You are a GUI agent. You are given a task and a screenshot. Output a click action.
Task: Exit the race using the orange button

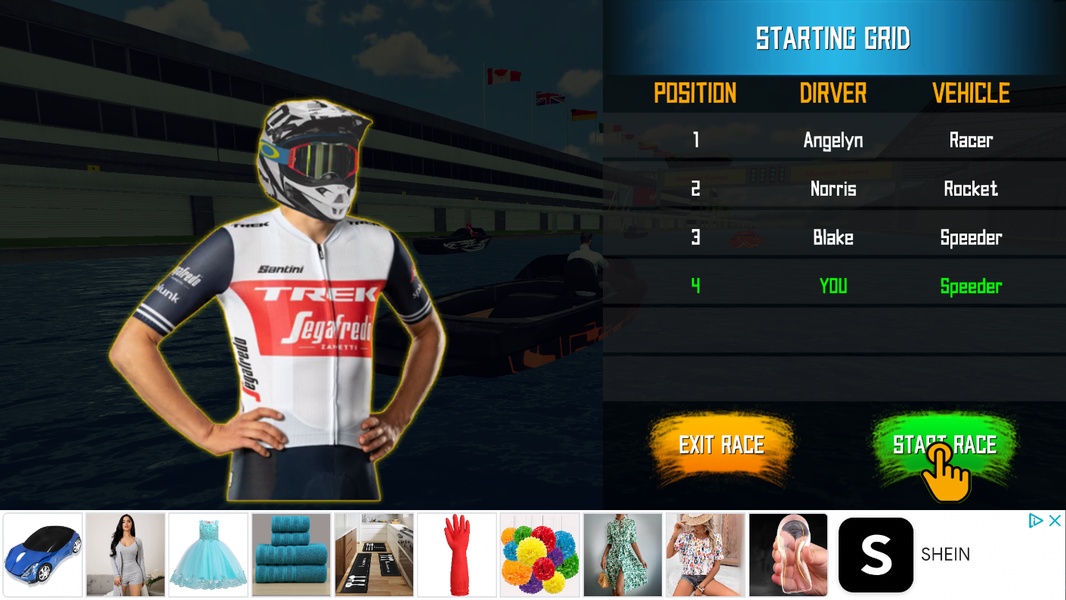click(x=721, y=445)
